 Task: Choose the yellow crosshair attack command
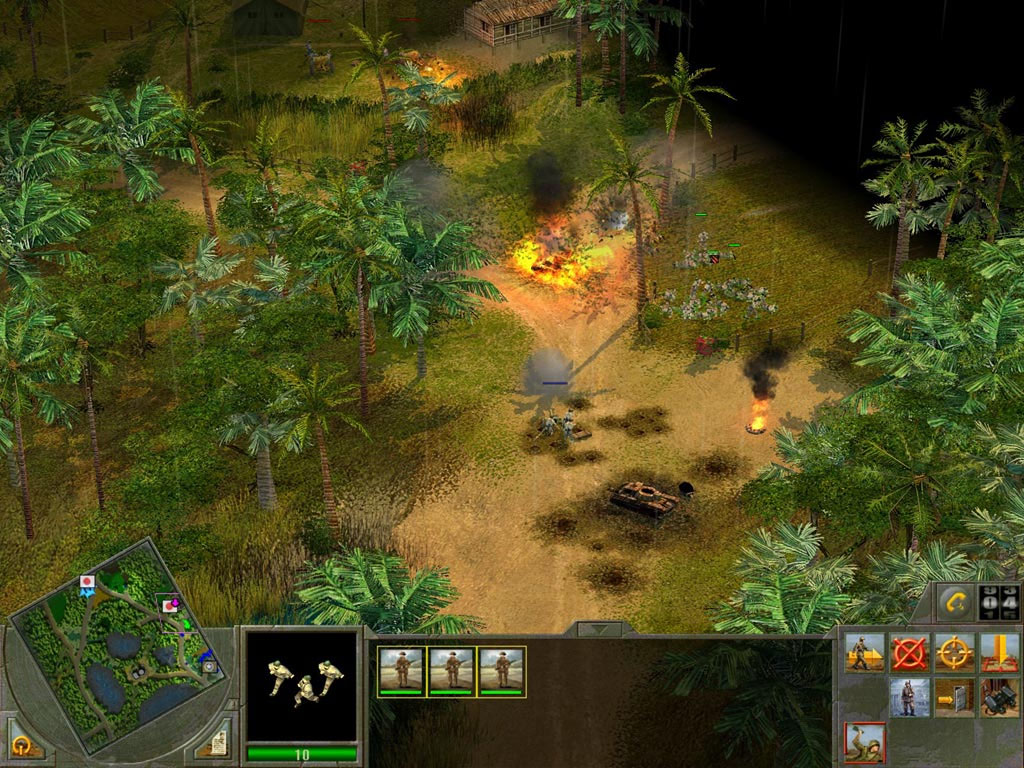954,653
